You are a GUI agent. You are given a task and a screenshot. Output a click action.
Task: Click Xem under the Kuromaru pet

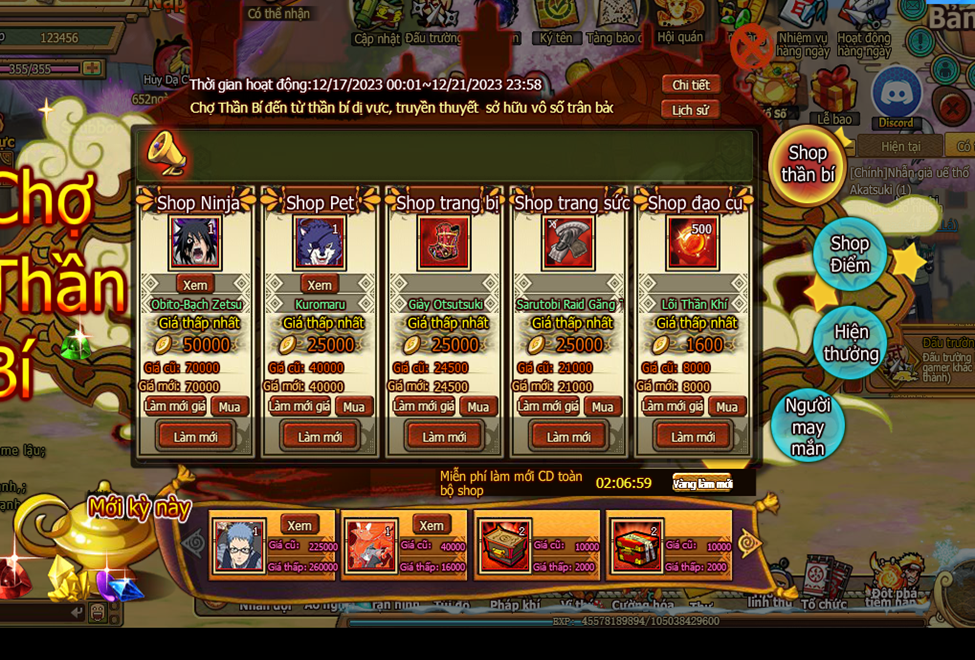click(319, 285)
